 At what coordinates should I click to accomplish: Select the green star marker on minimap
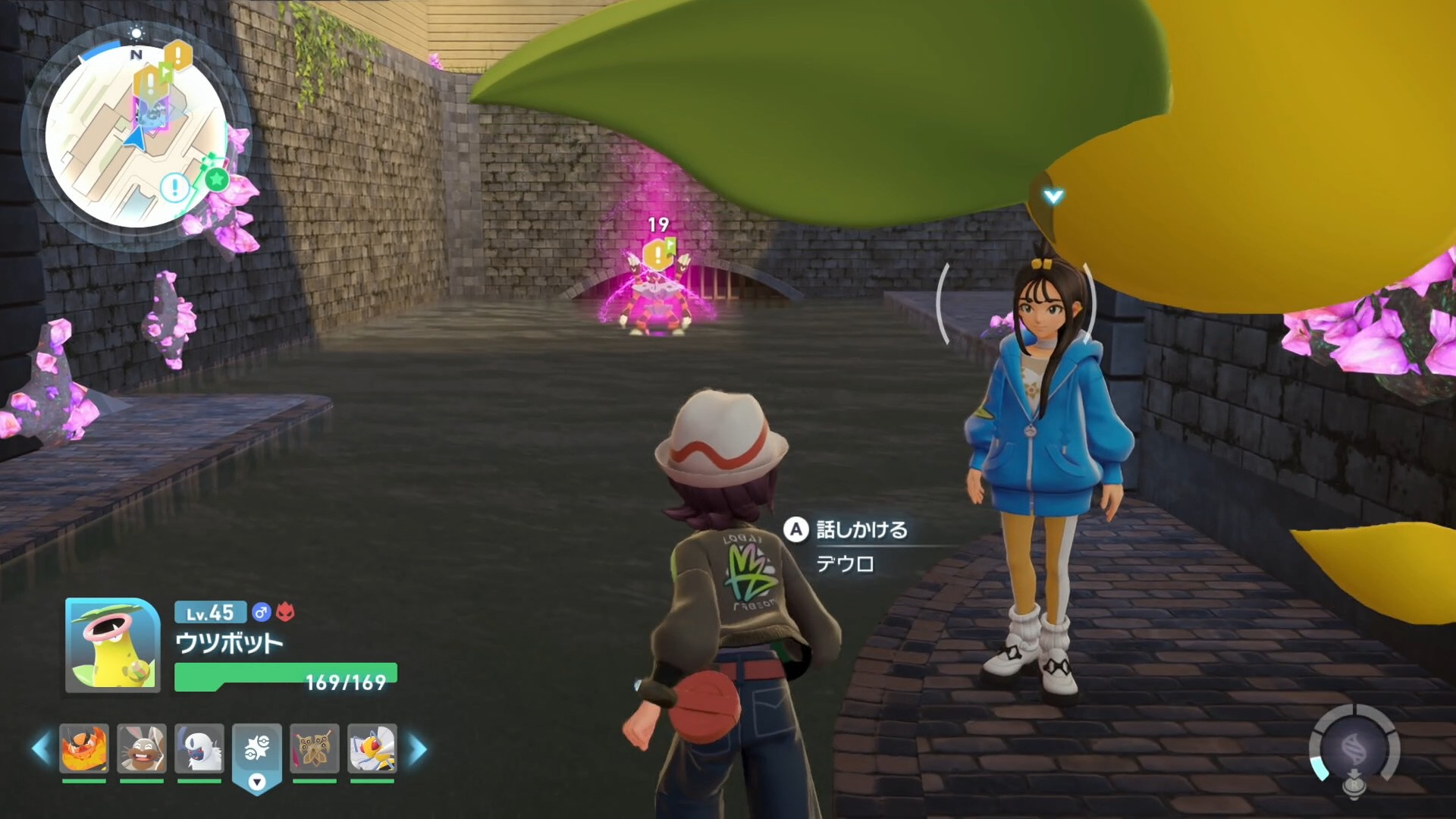pyautogui.click(x=217, y=180)
